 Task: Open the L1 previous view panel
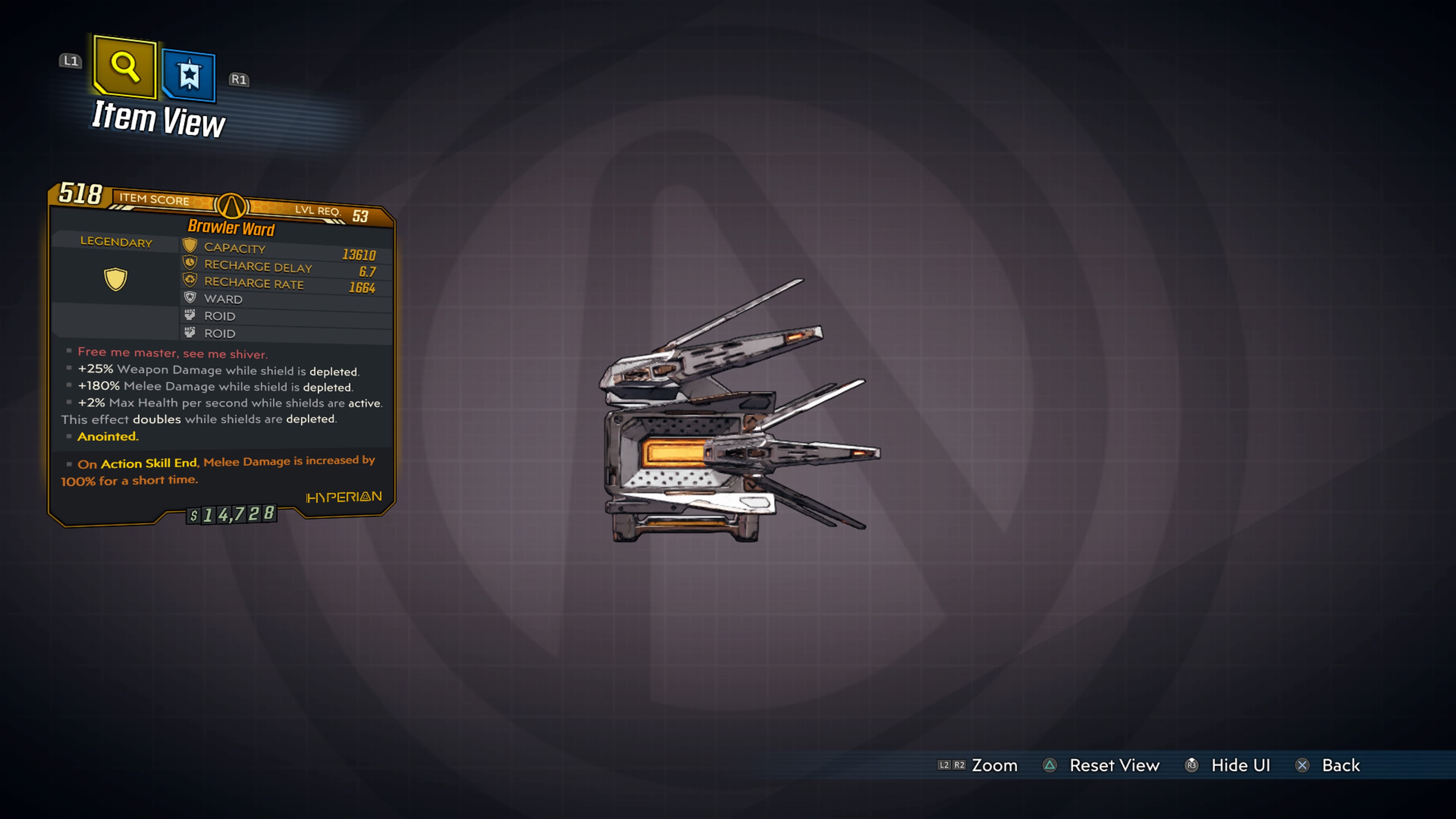point(71,62)
